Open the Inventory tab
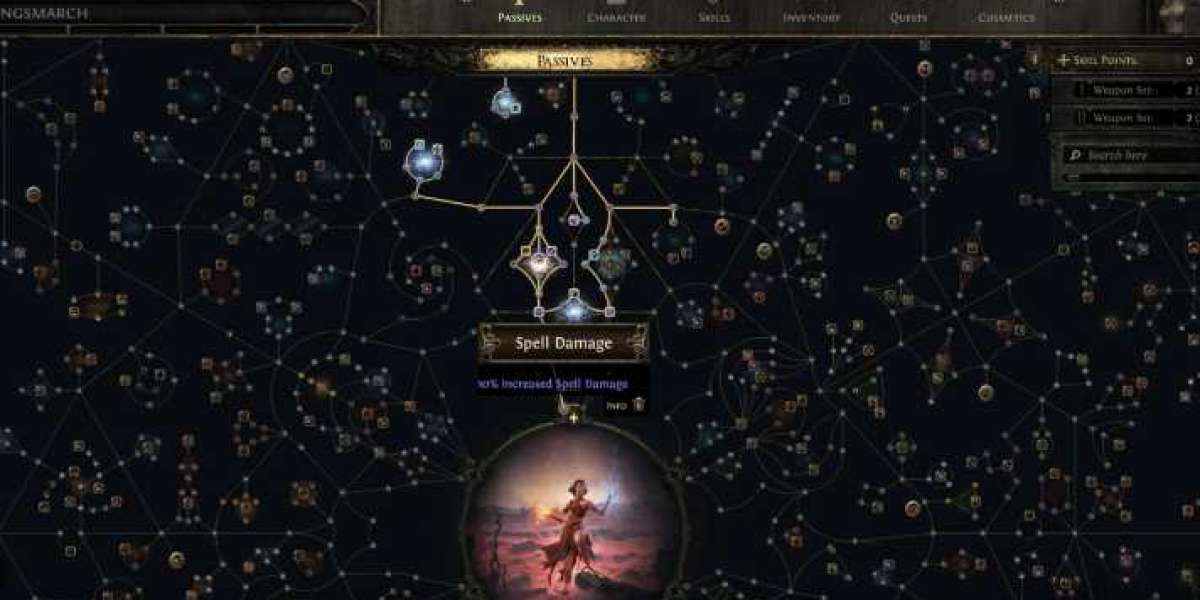Viewport: 1200px width, 600px height. pyautogui.click(x=811, y=17)
